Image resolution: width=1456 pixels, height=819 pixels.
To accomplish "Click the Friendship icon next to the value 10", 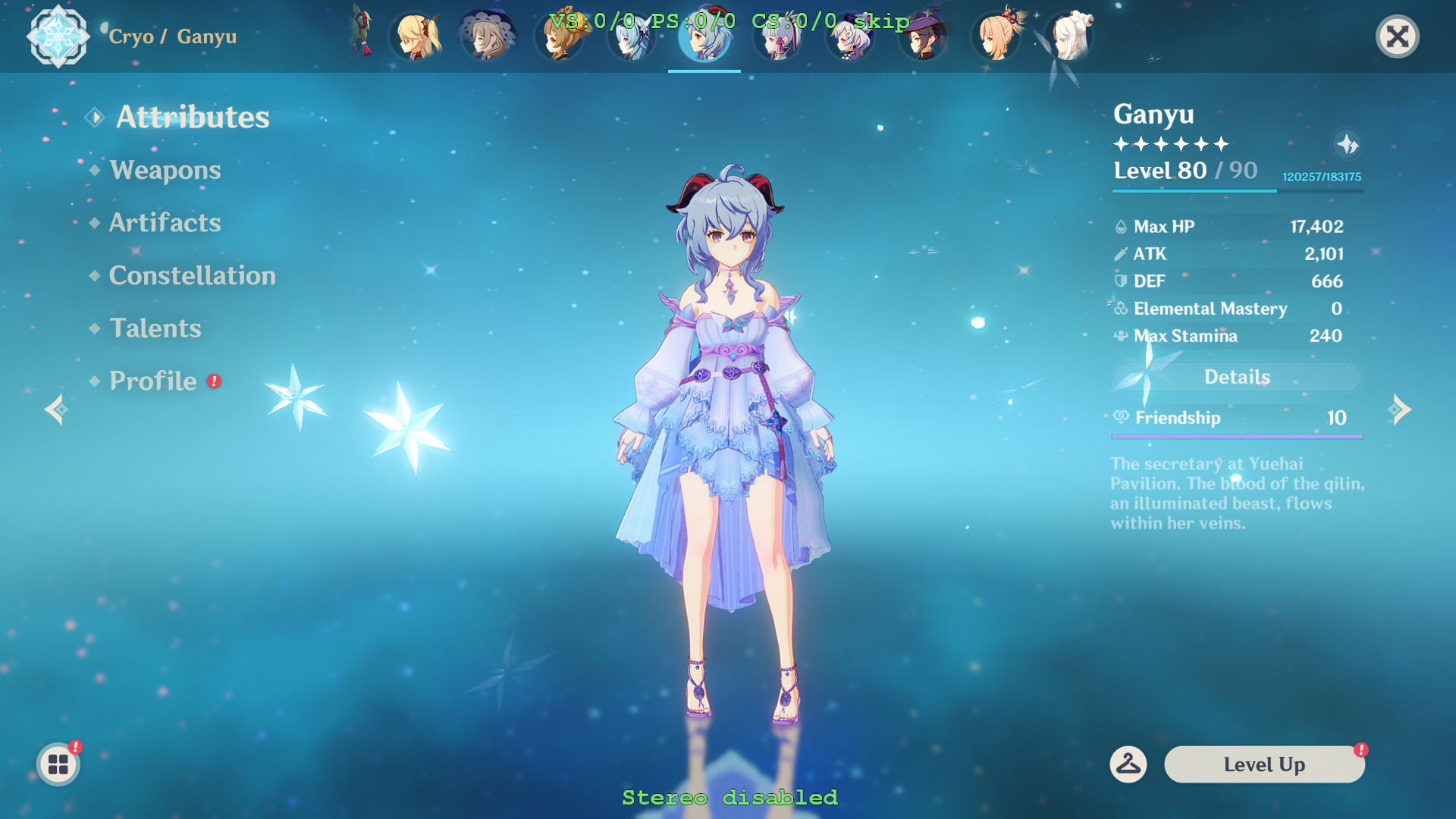I will (x=1121, y=418).
